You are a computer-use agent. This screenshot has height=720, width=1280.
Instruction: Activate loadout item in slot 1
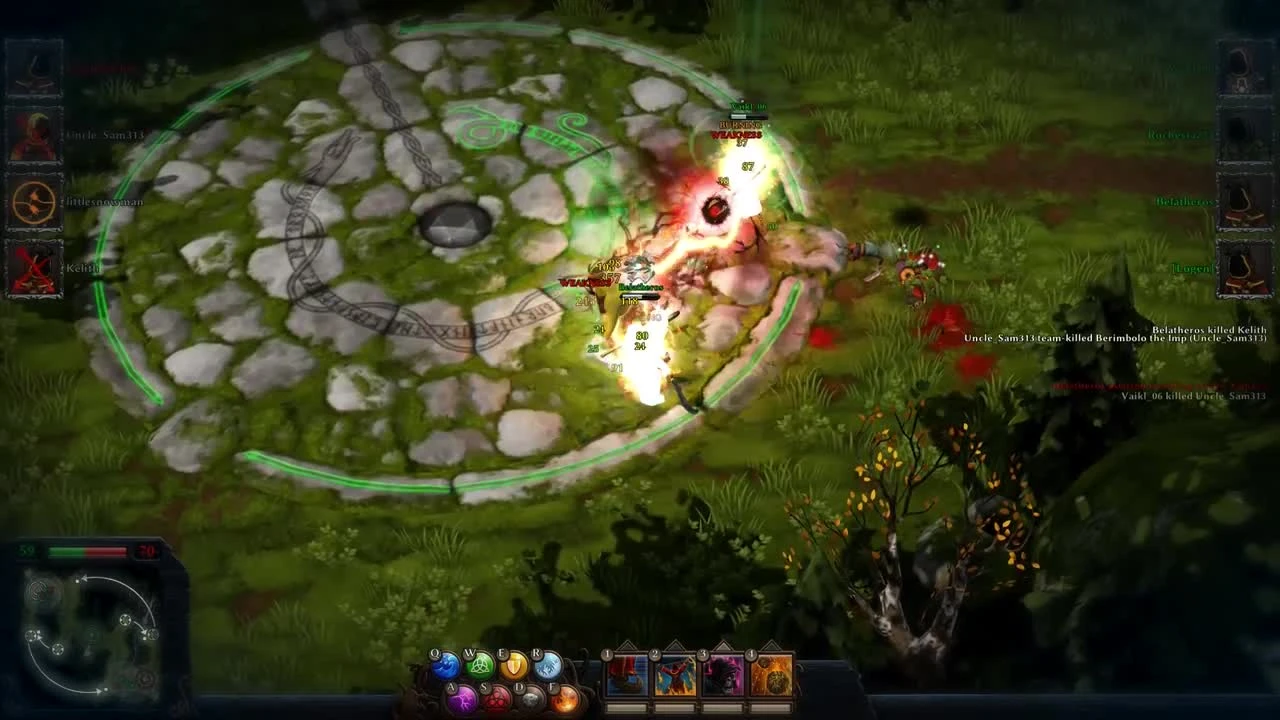(625, 674)
